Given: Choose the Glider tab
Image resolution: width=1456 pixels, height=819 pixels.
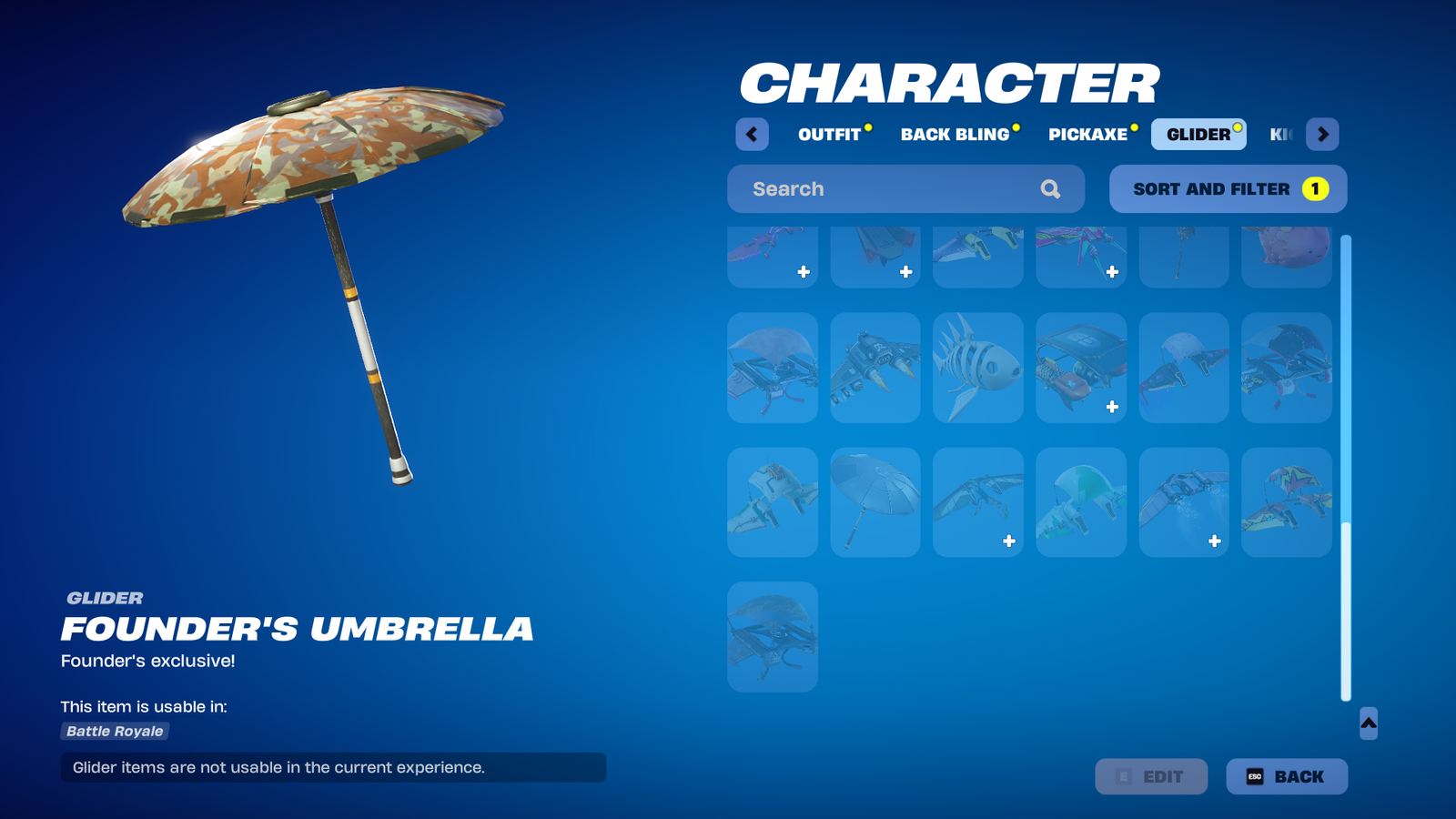Looking at the screenshot, I should coord(1198,135).
